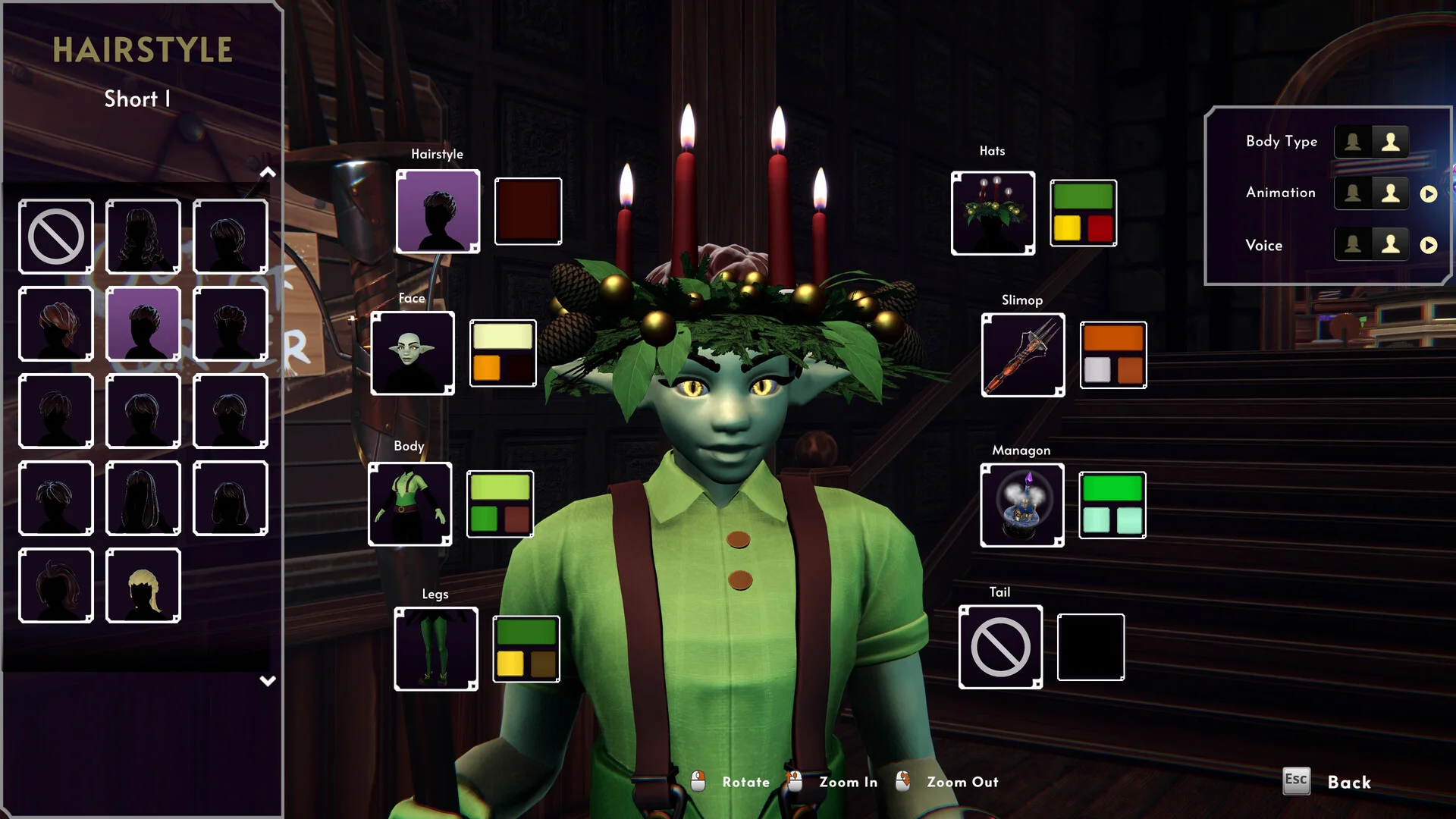Open the Legs outfit slot
Image resolution: width=1456 pixels, height=819 pixels.
tap(436, 649)
